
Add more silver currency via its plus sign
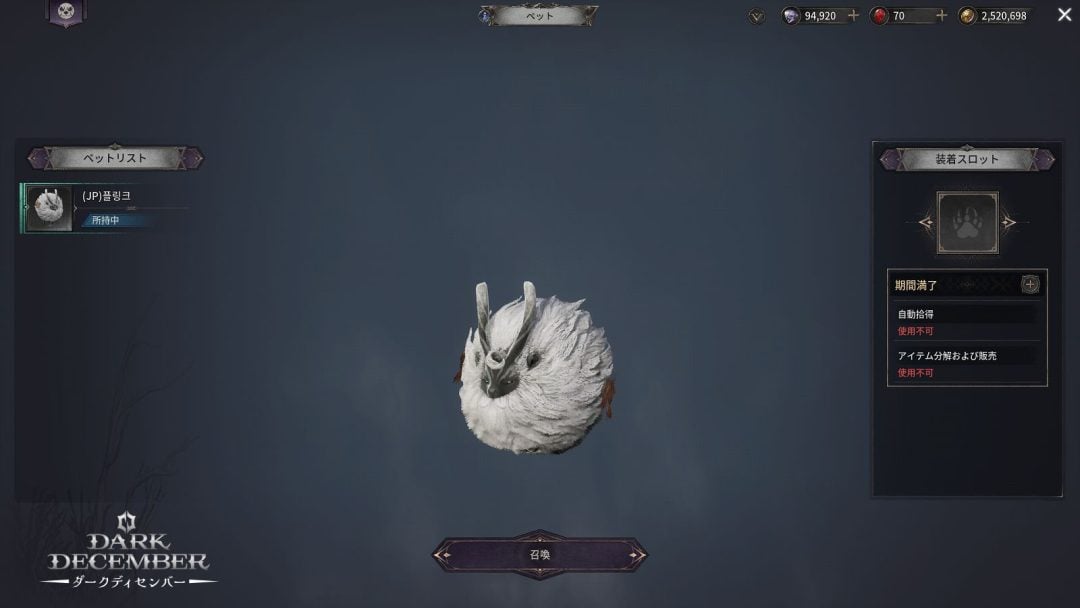tap(853, 16)
